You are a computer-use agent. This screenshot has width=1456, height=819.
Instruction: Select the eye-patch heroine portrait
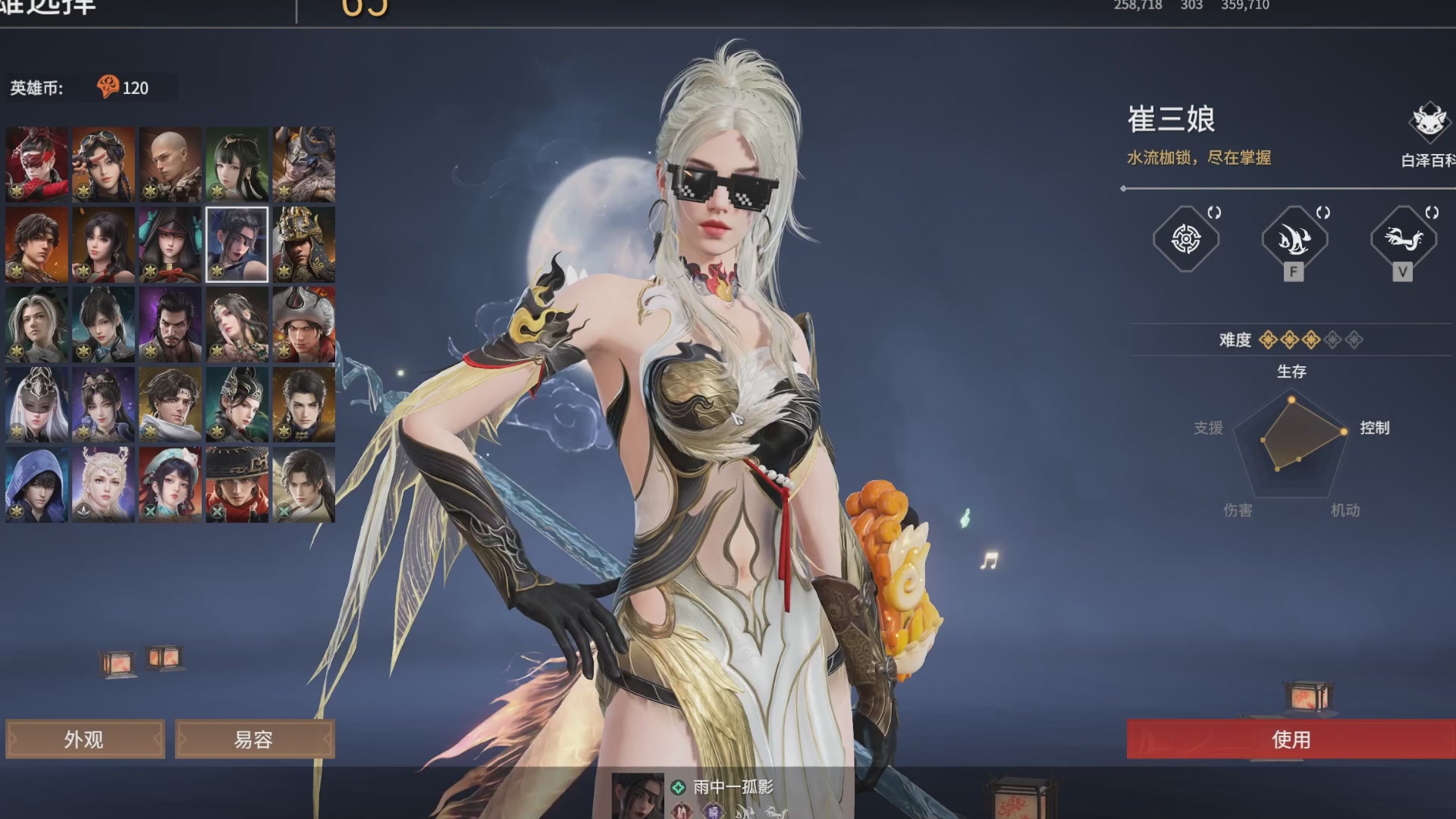coord(237,244)
